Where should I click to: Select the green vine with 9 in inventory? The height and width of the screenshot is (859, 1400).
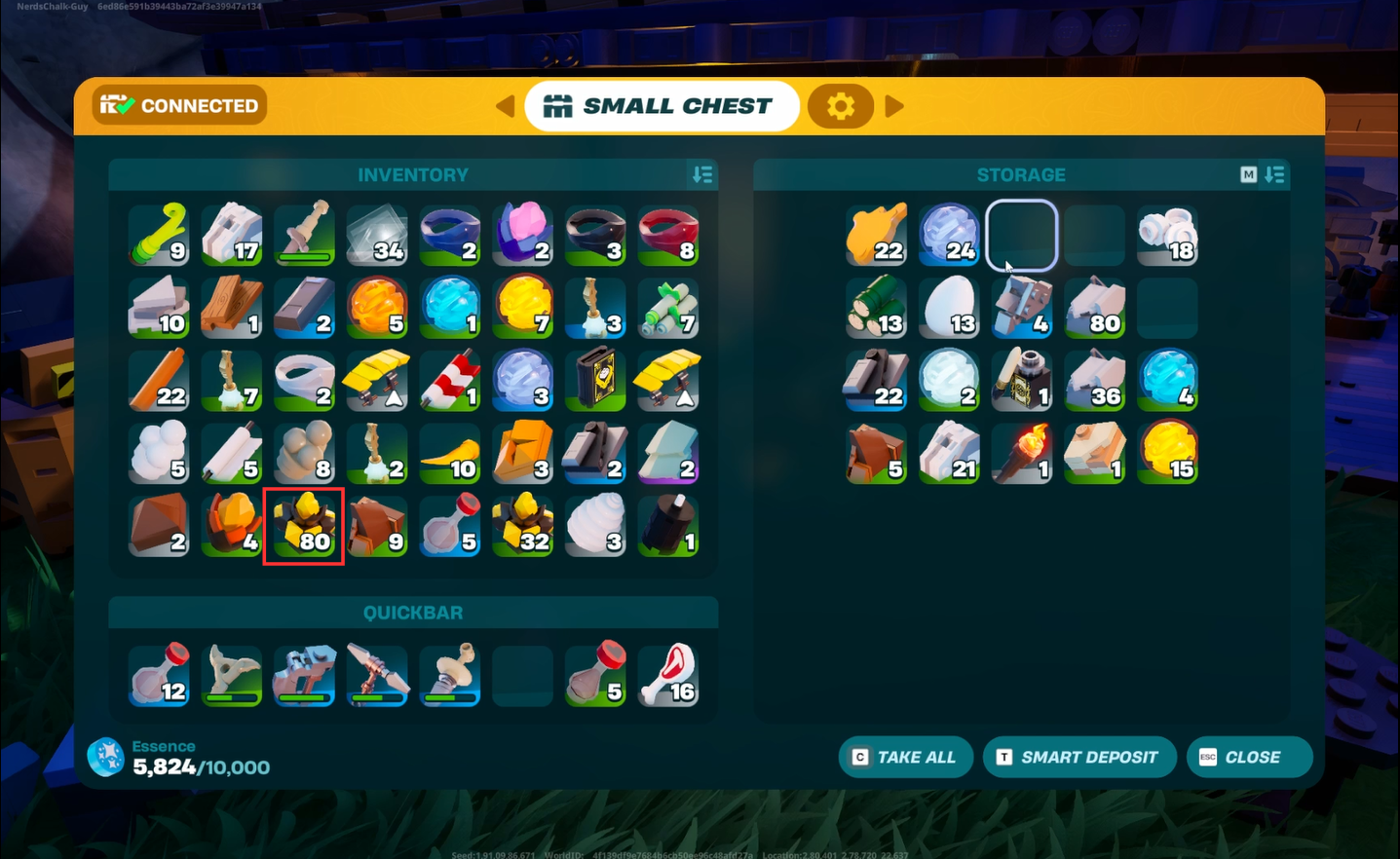(159, 235)
